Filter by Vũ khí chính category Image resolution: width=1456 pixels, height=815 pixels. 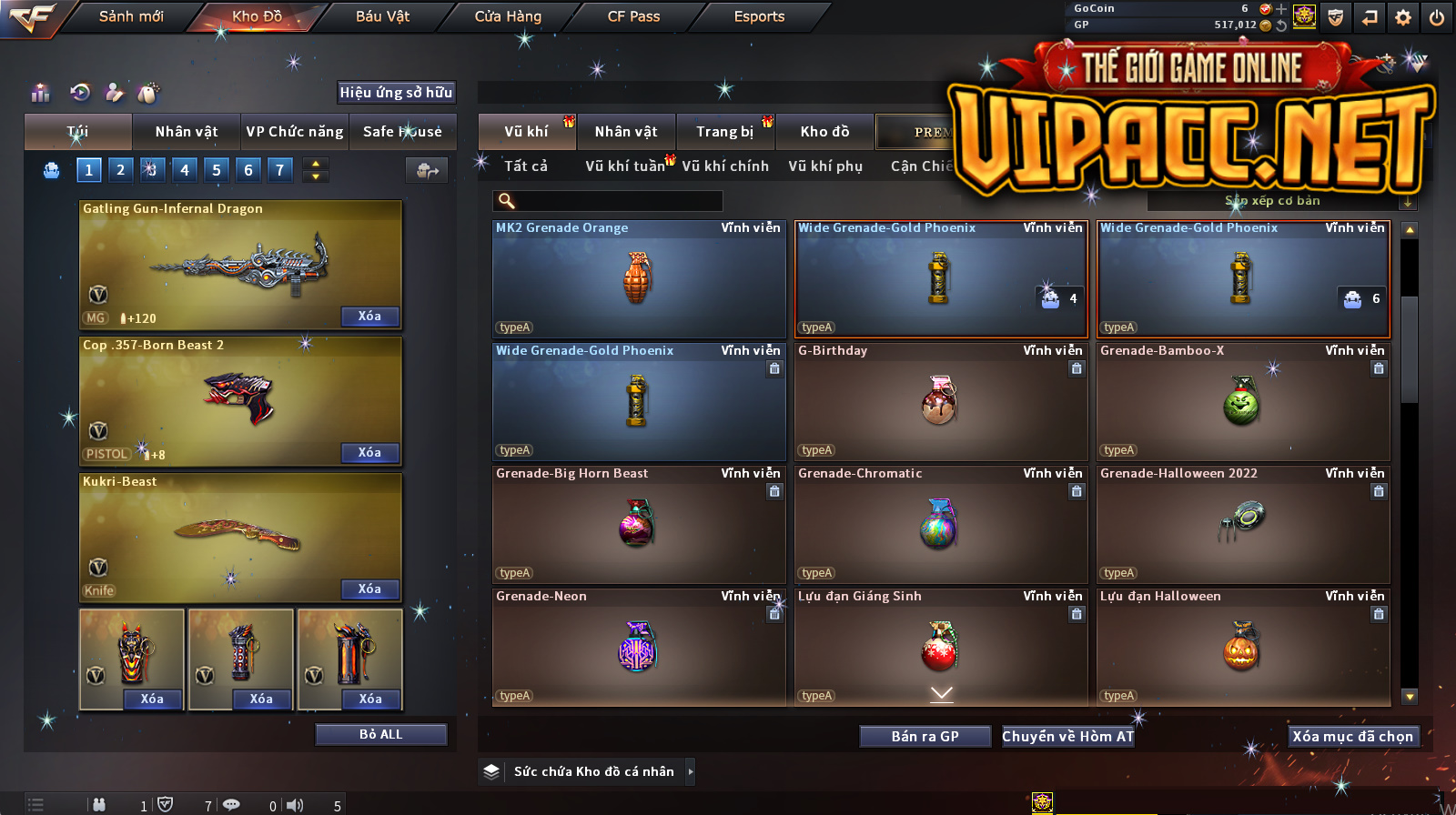click(x=725, y=166)
